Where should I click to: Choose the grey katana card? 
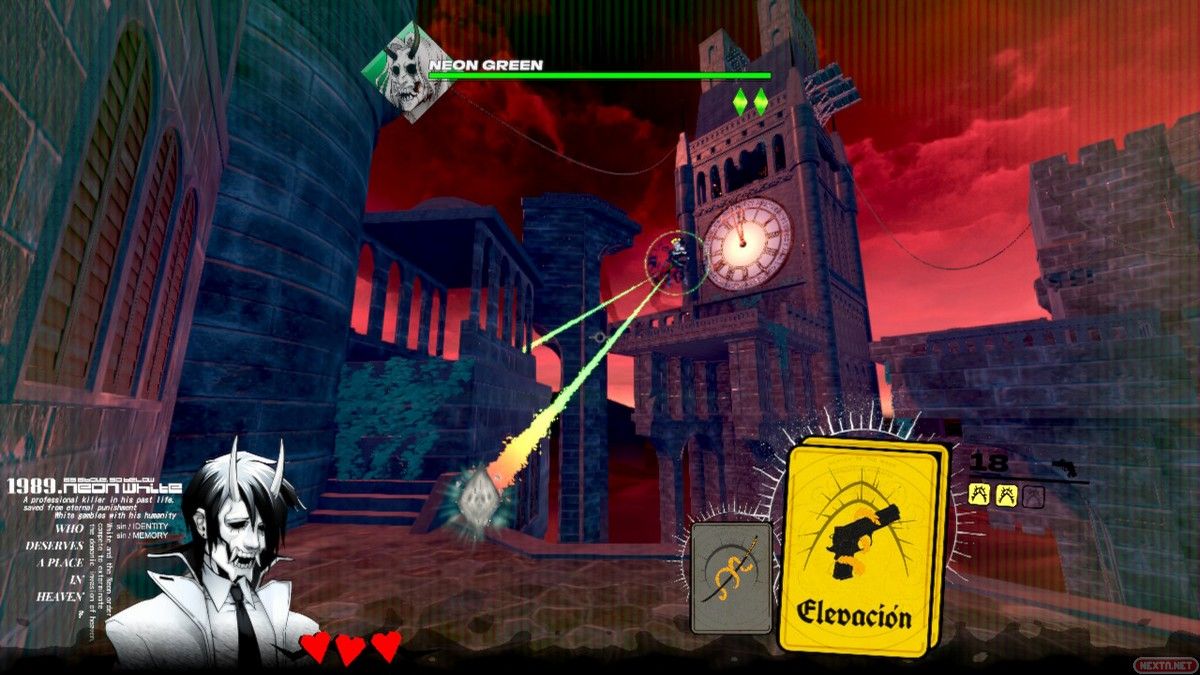731,578
